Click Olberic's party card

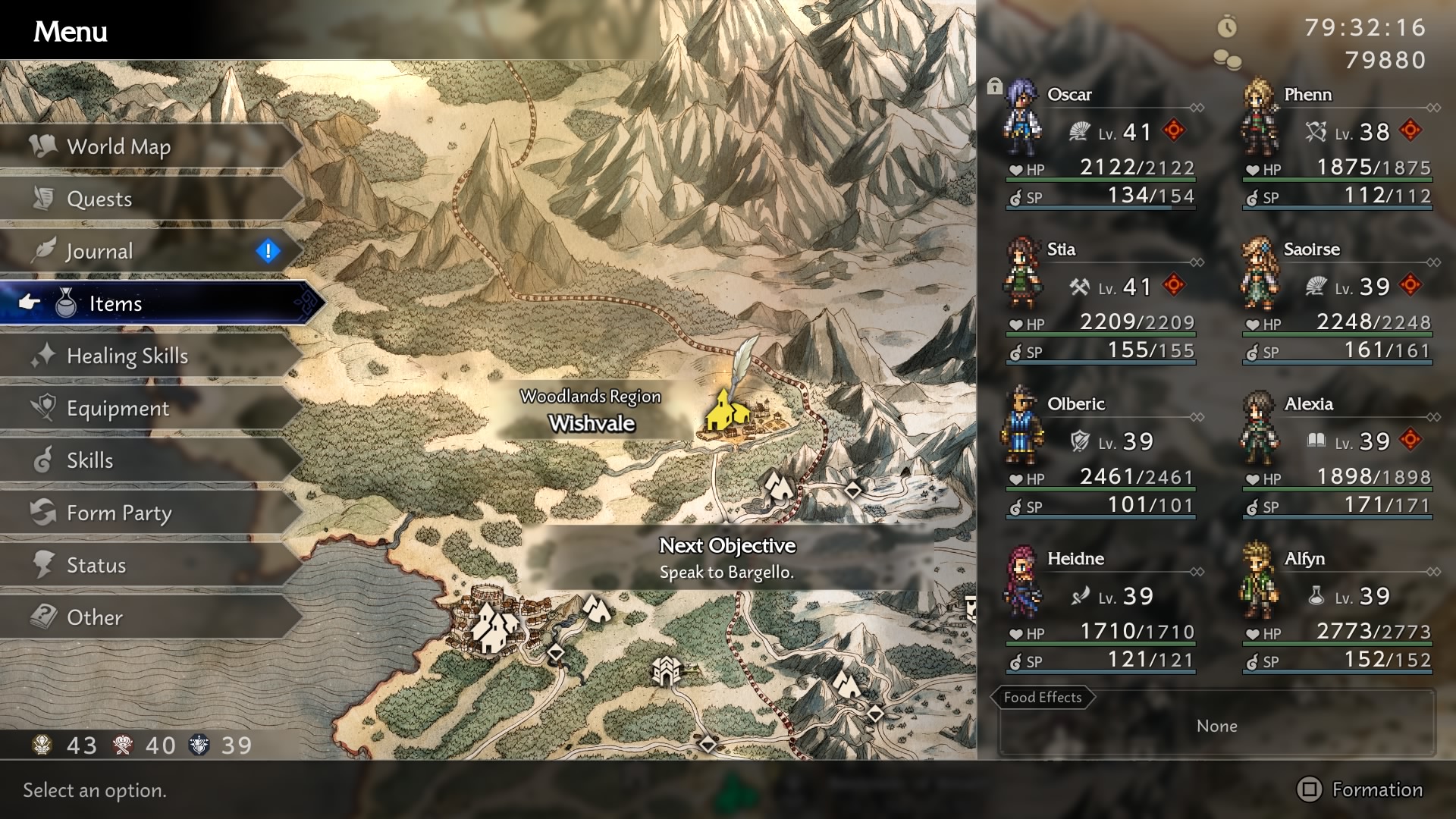[x=1100, y=453]
